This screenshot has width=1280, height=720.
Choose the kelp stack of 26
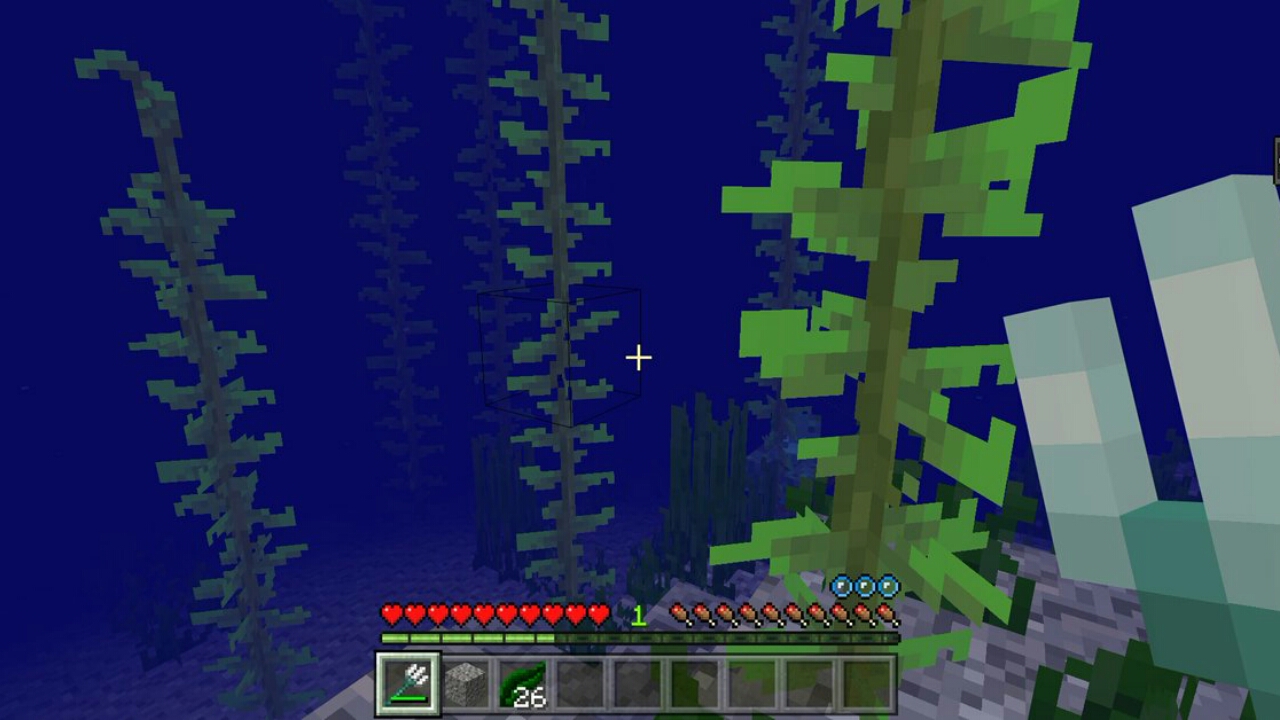click(x=522, y=684)
